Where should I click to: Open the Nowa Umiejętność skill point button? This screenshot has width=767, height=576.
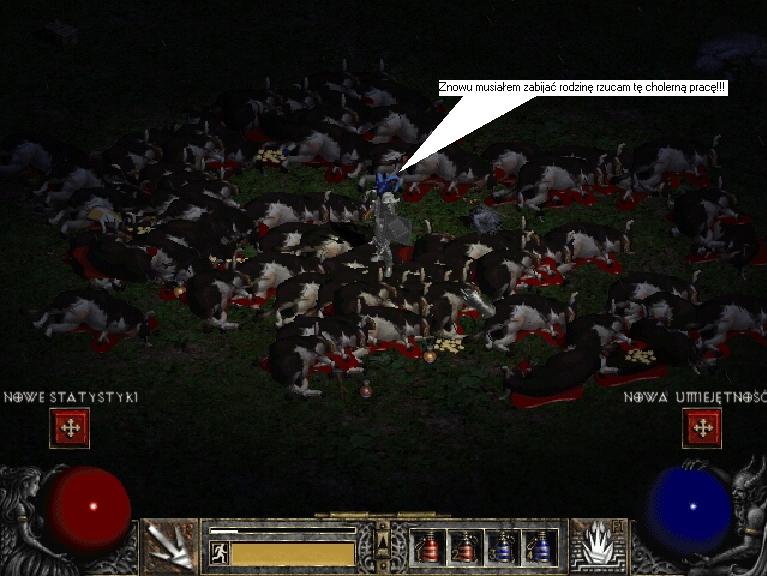tap(701, 428)
